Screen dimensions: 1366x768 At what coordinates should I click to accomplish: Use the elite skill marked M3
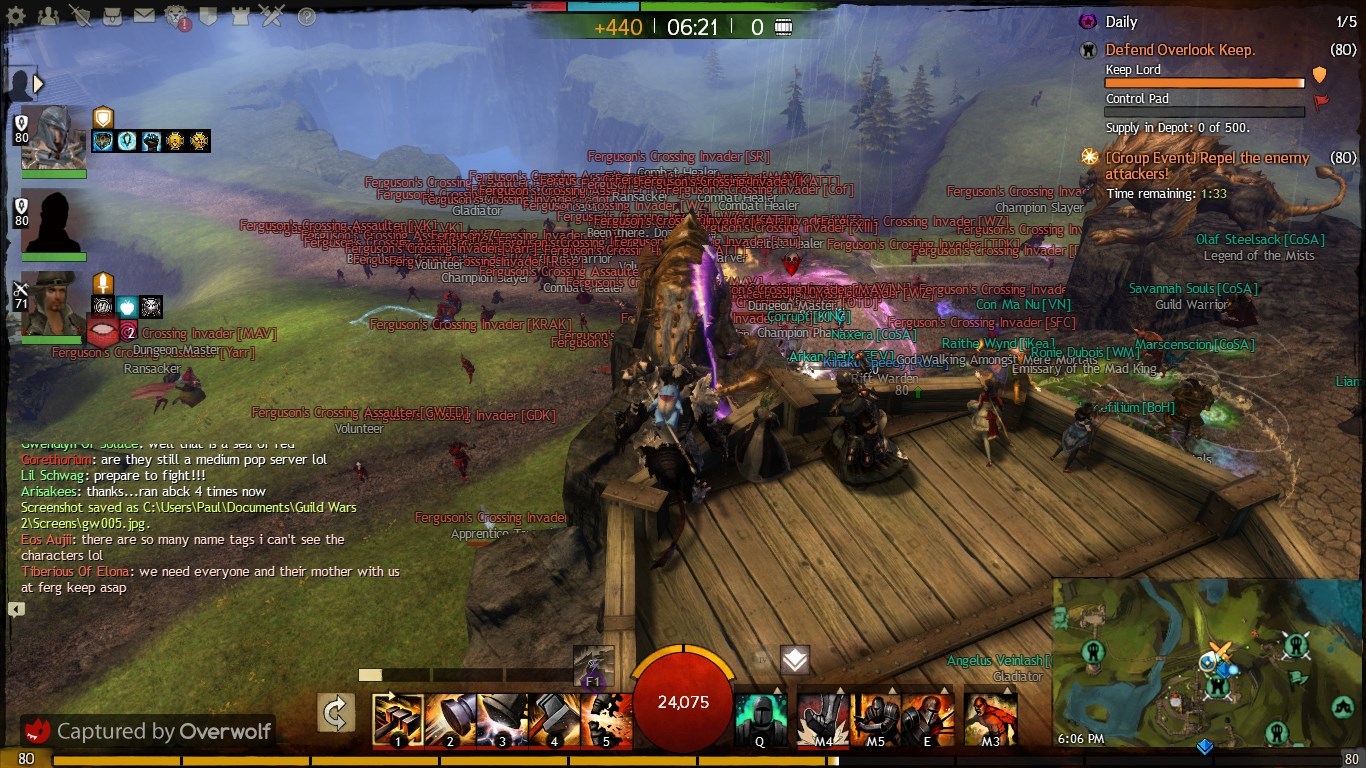[990, 720]
